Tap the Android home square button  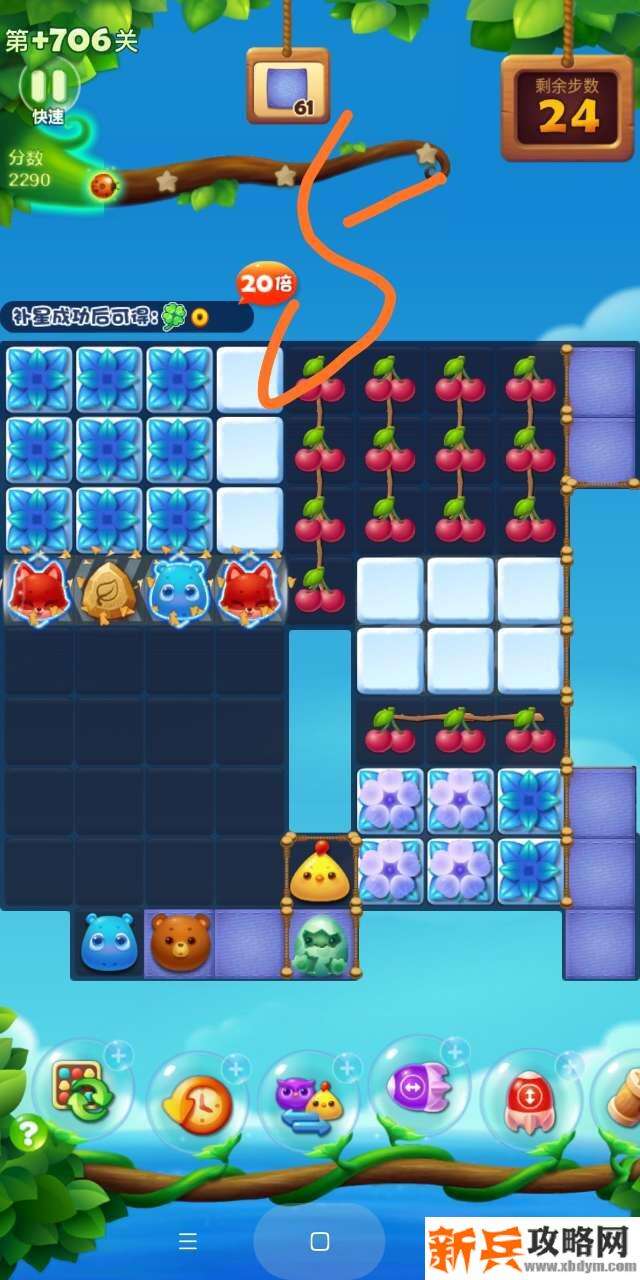320,1242
